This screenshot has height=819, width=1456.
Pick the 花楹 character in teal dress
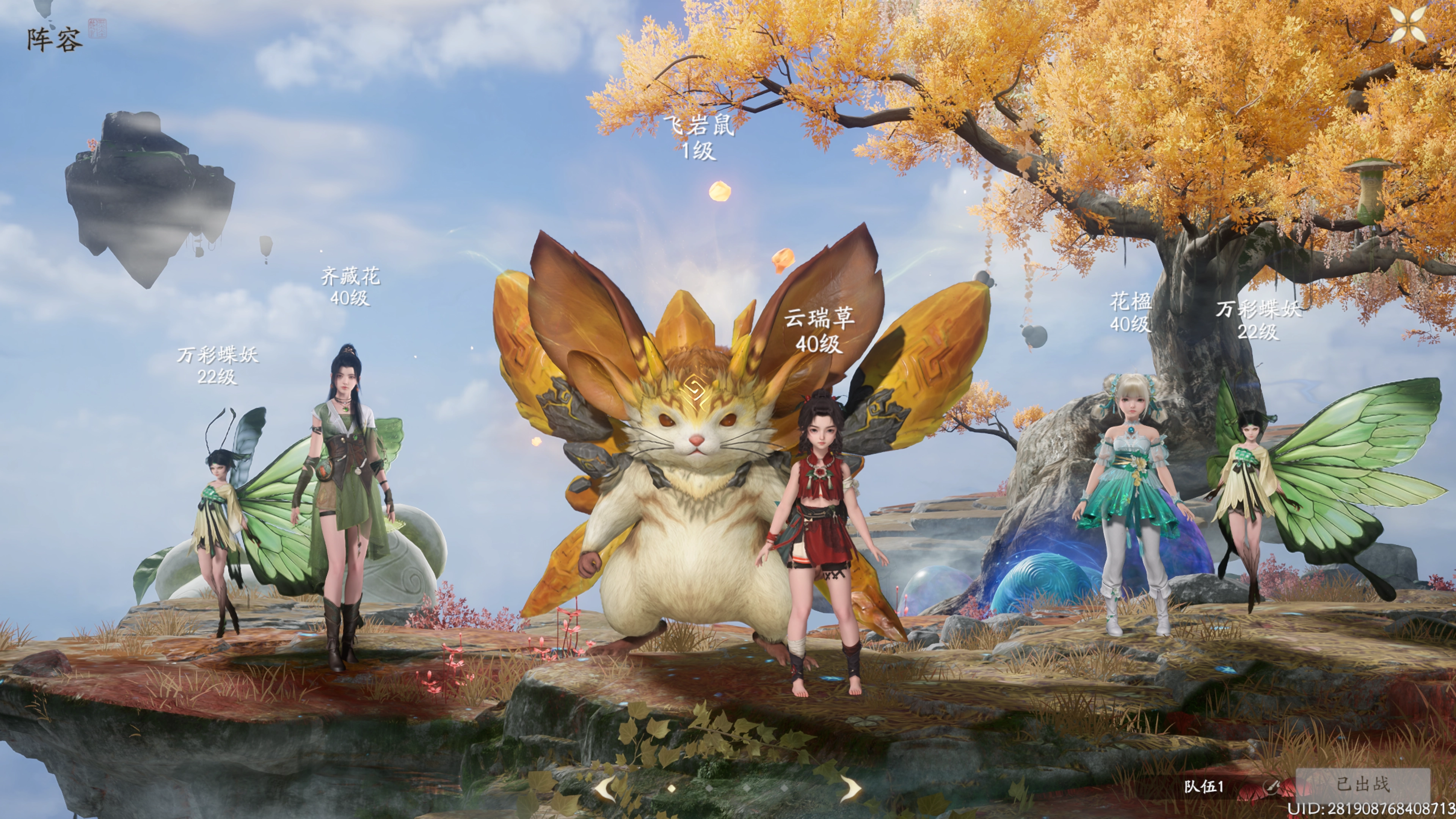(1133, 497)
